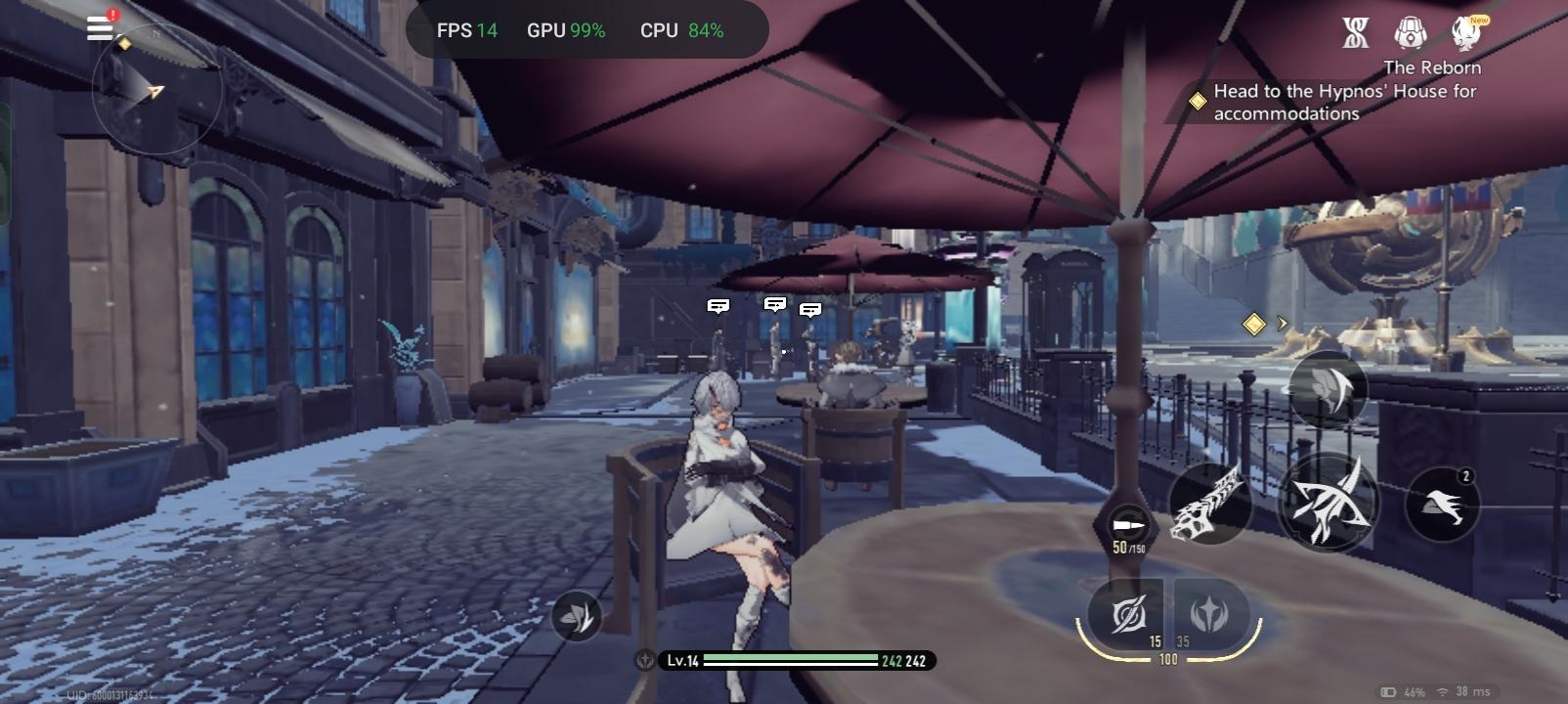This screenshot has height=704, width=1568.
Task: Open the circular compass minimap
Action: 154,91
